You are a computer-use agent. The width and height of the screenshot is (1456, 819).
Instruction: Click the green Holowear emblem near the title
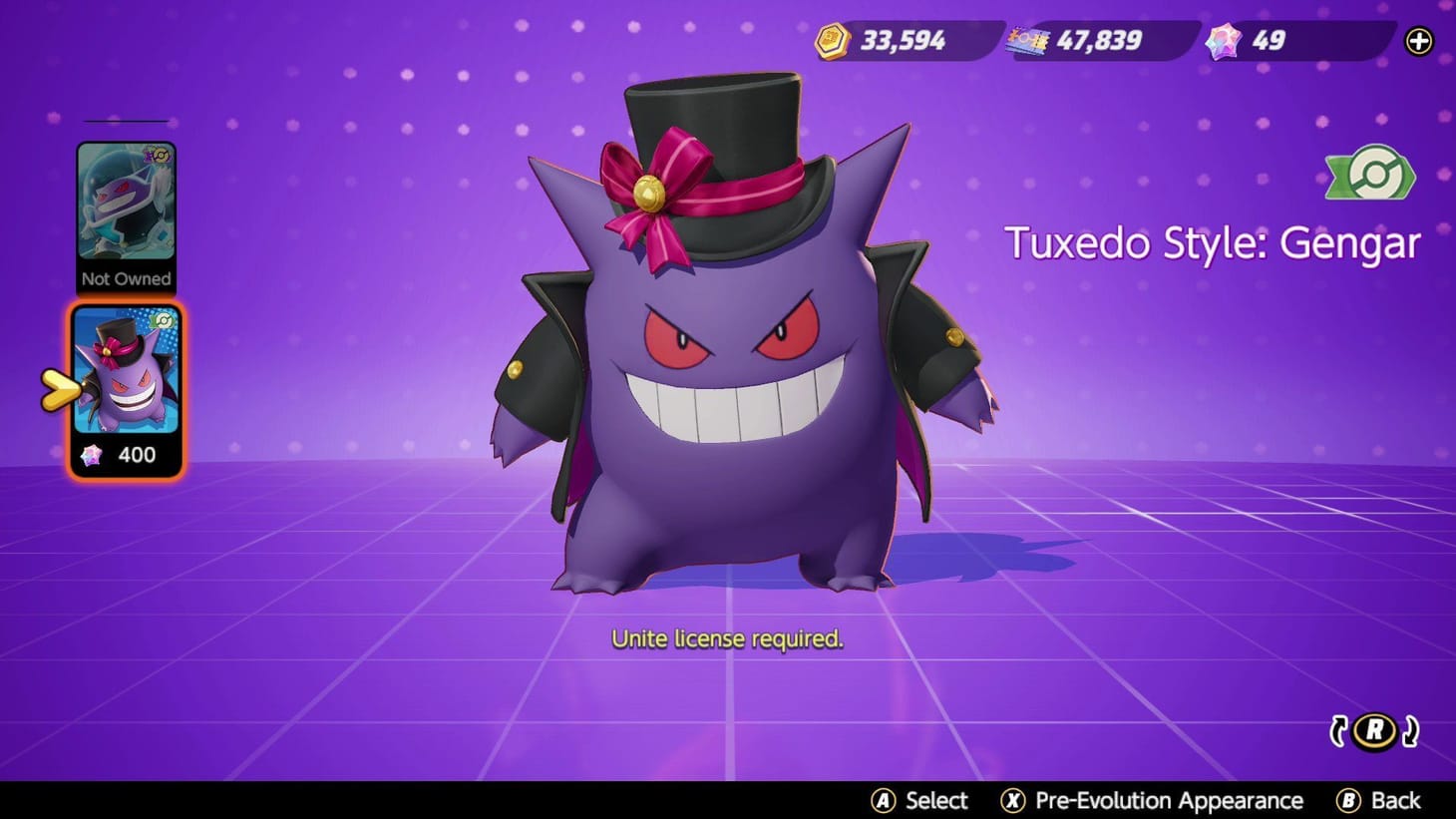1370,175
